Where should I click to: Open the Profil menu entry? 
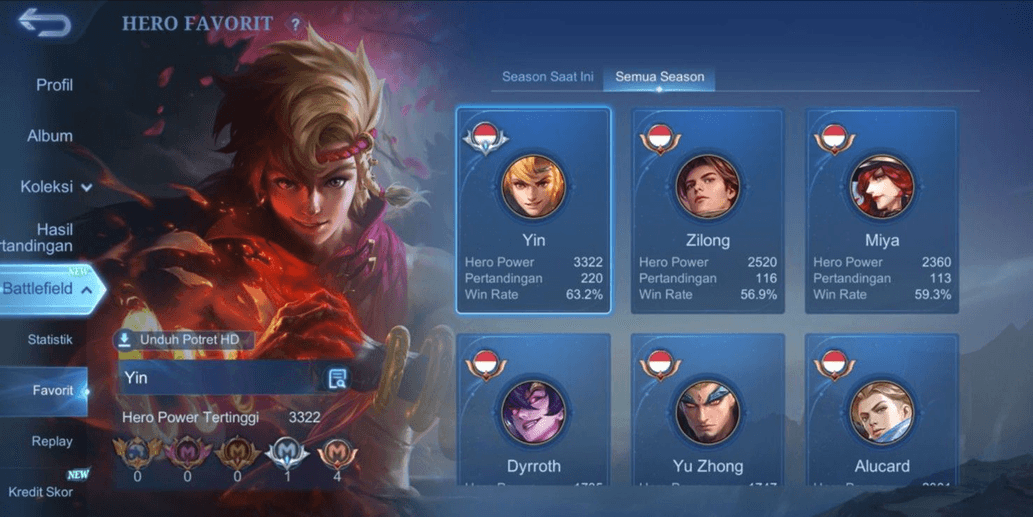(x=54, y=85)
